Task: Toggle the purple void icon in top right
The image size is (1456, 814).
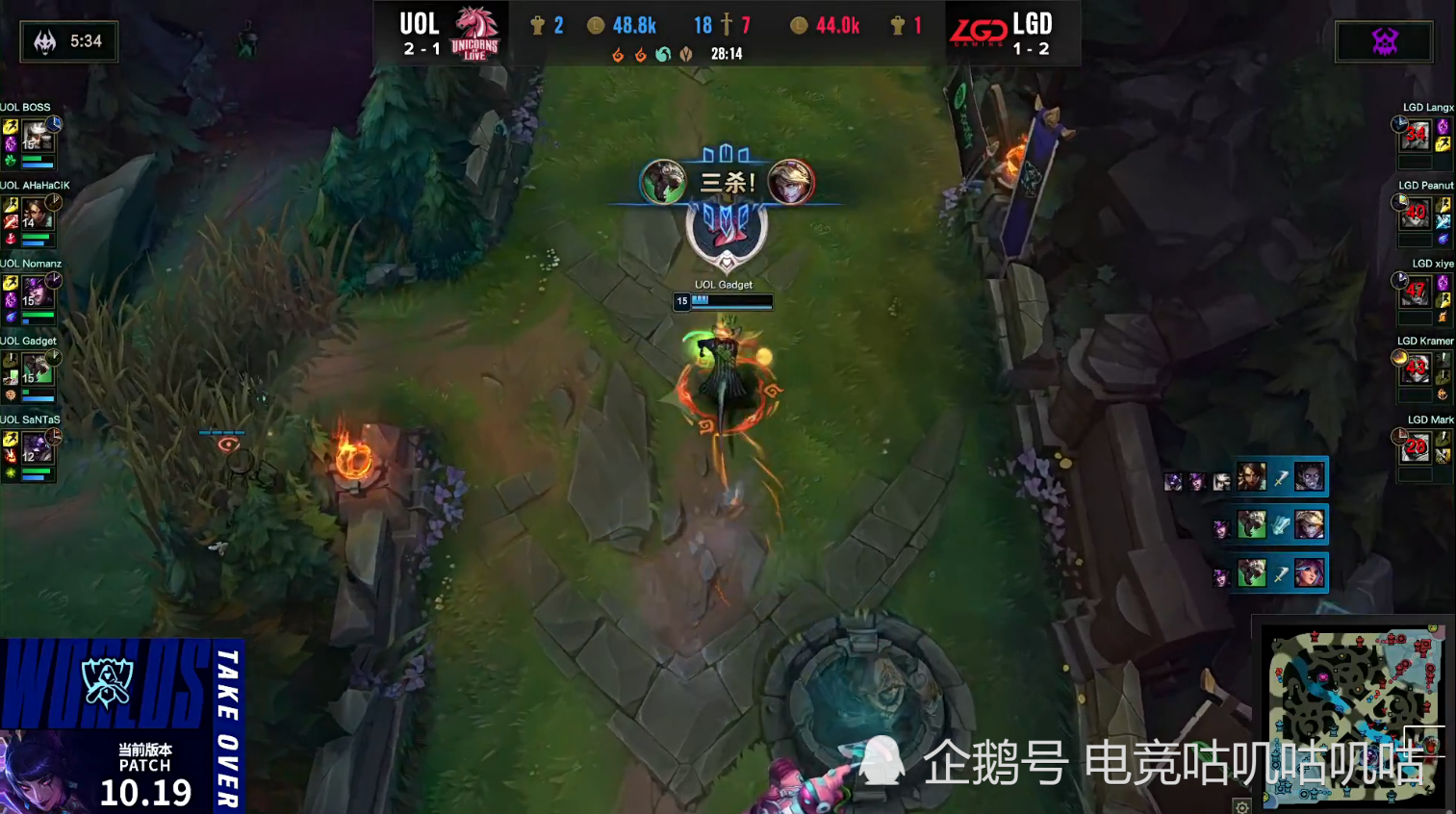Action: 1384,40
